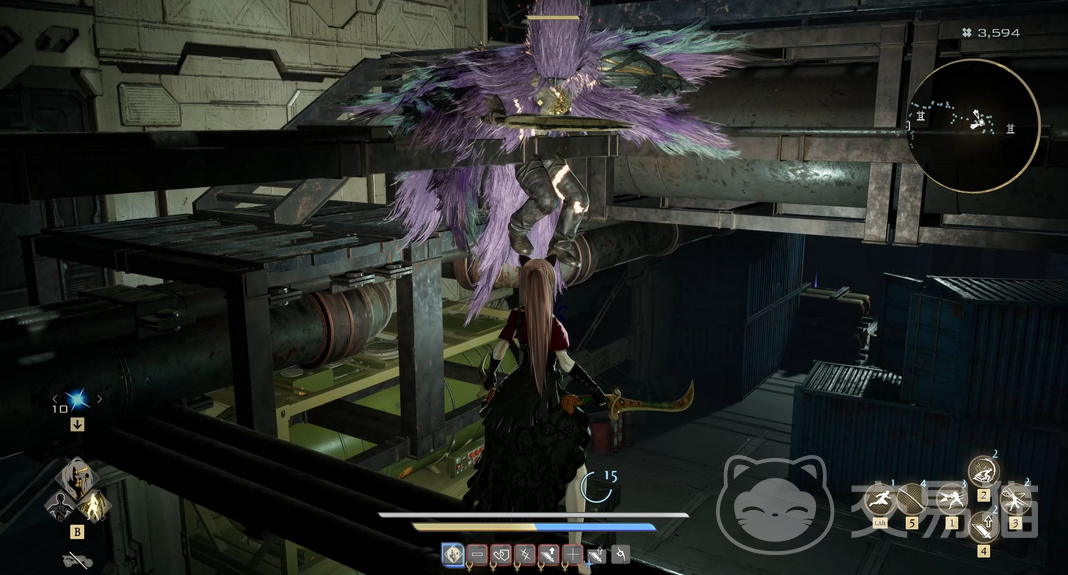Viewport: 1068px width, 575px height.
Task: Click the last curved blade status slot
Action: pyautogui.click(x=620, y=553)
